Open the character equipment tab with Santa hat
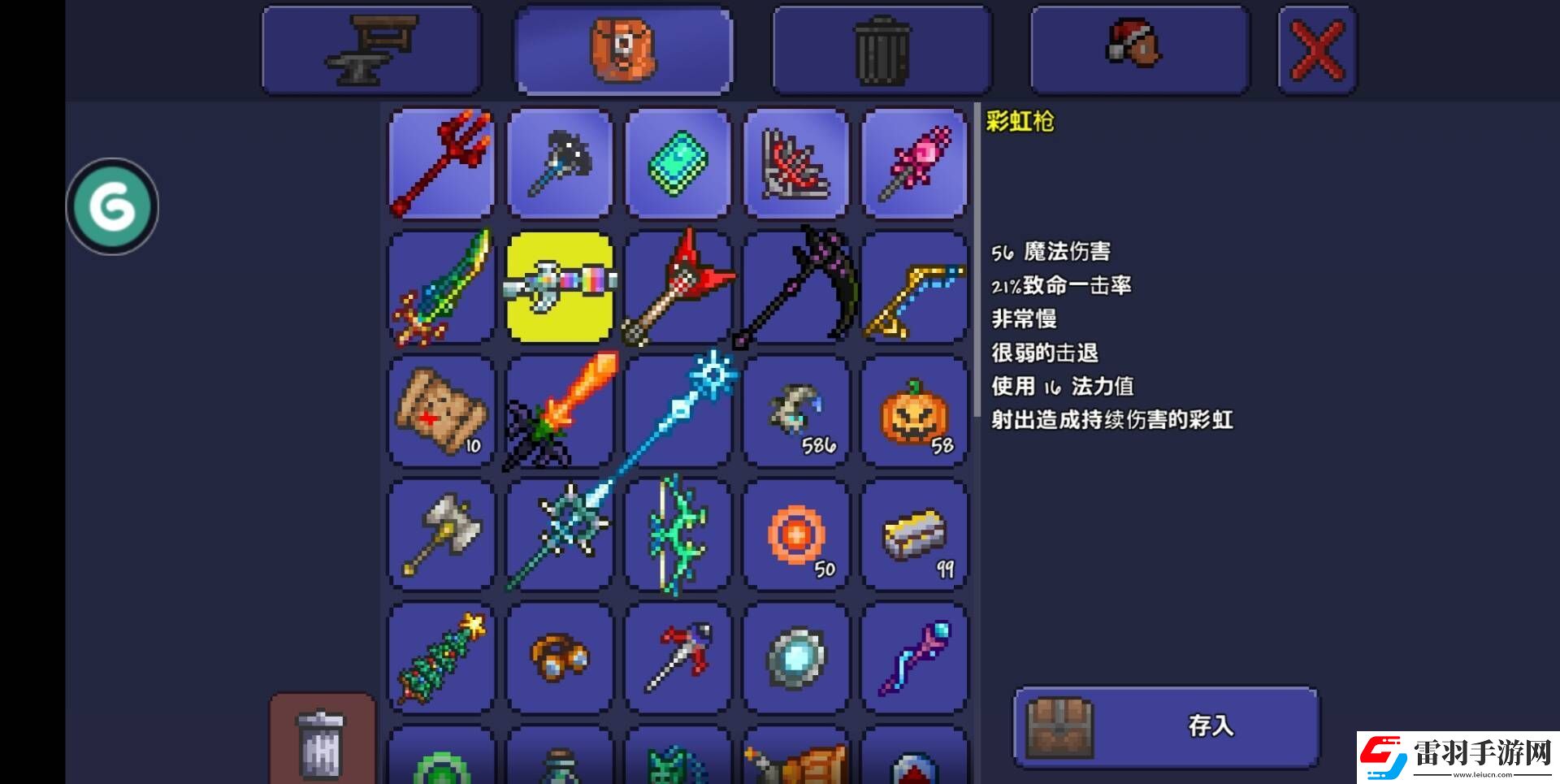Image resolution: width=1560 pixels, height=784 pixels. pyautogui.click(x=1137, y=49)
